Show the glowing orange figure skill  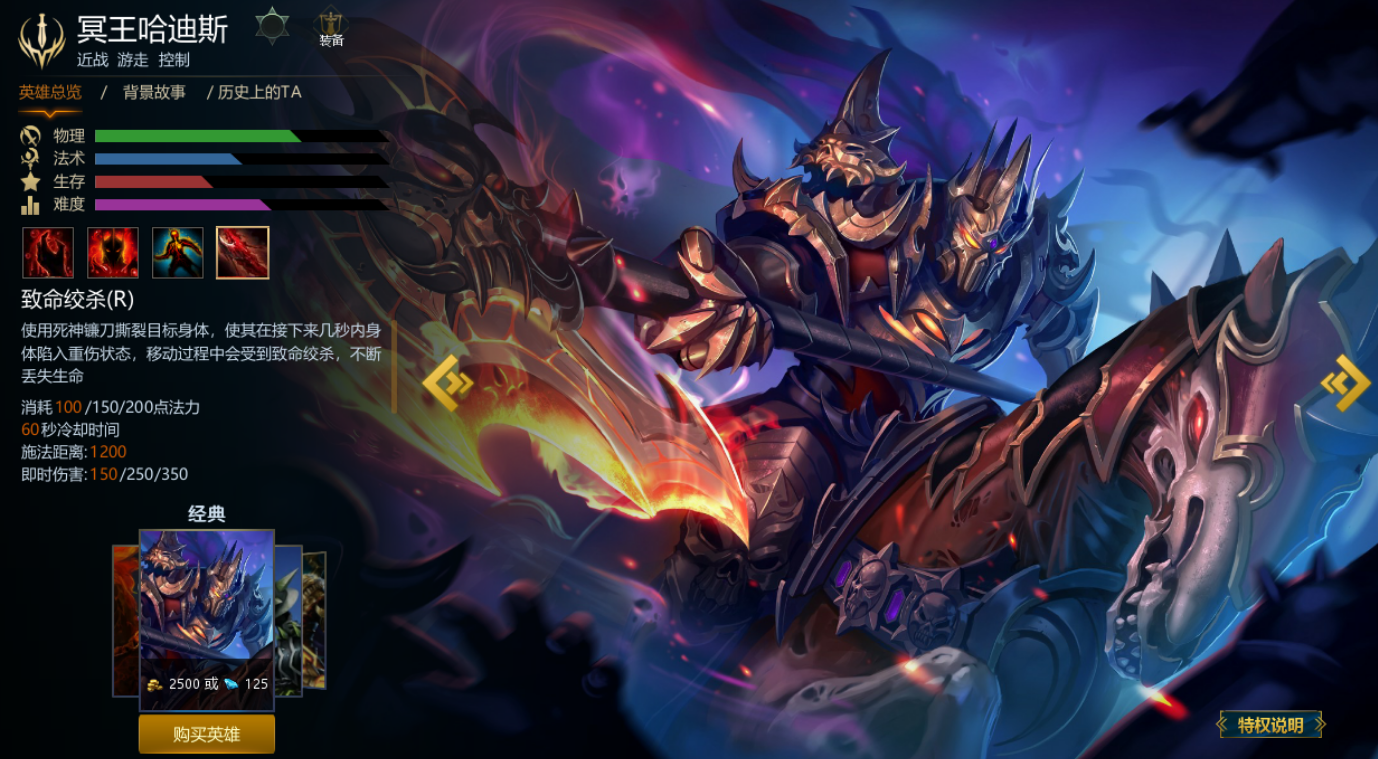[177, 252]
